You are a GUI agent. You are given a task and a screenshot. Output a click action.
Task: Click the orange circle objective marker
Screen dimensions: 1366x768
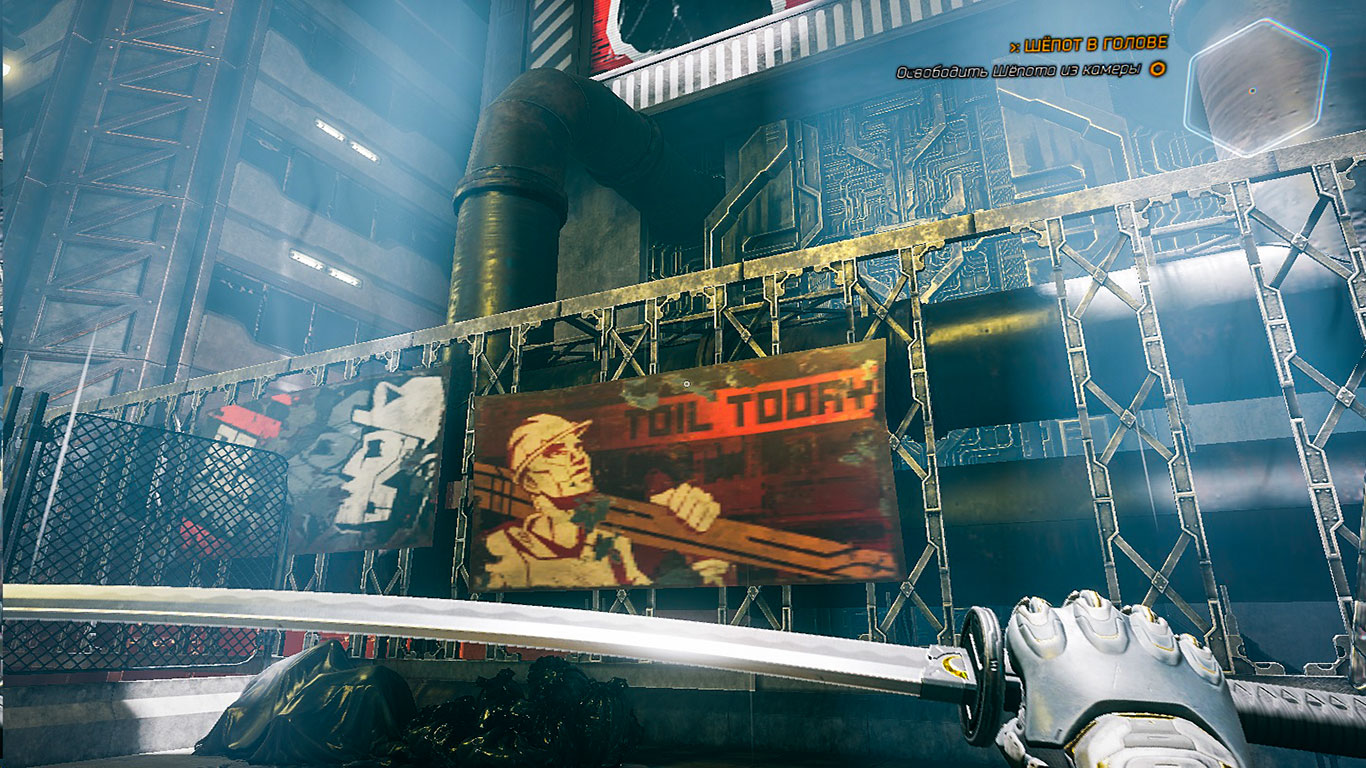point(1157,70)
